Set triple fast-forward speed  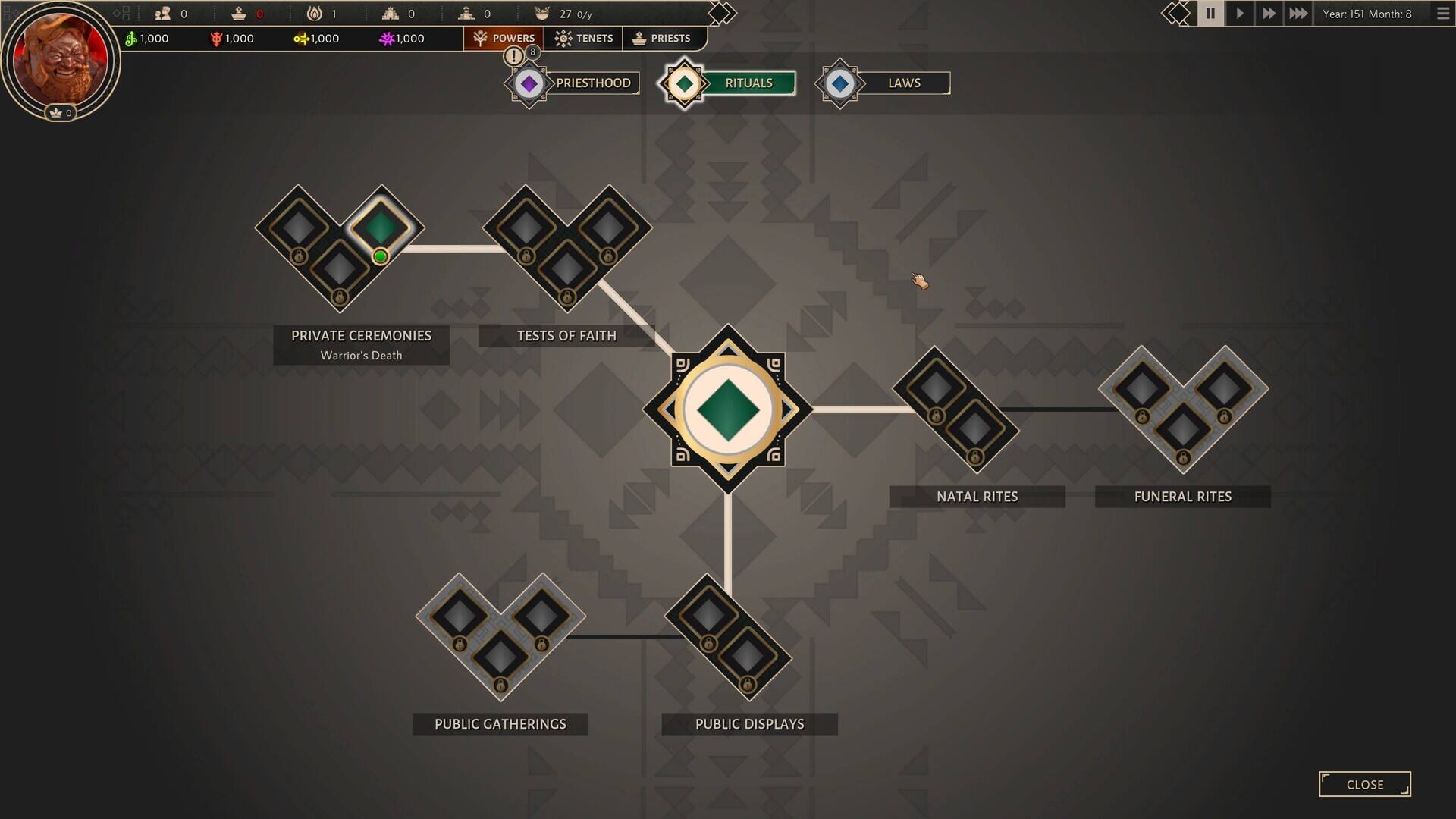click(1298, 14)
